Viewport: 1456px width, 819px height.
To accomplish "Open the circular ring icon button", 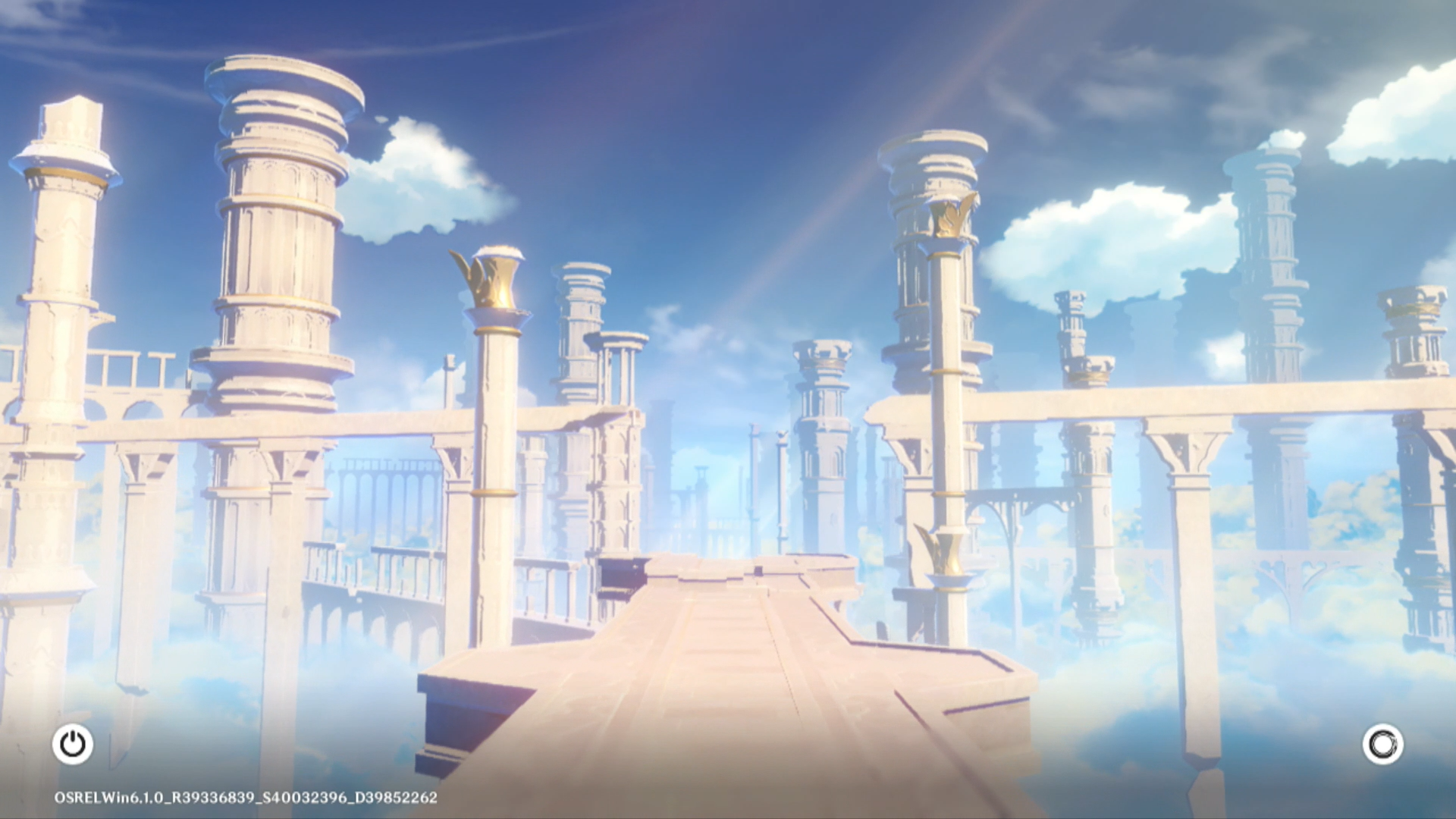I will click(x=1382, y=744).
